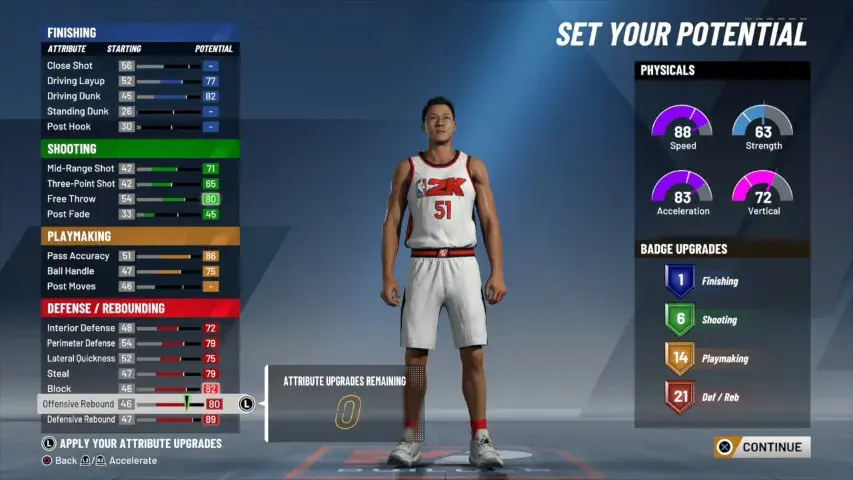Select the Driving Layup attribute row
The width and height of the screenshot is (853, 480).
point(140,81)
